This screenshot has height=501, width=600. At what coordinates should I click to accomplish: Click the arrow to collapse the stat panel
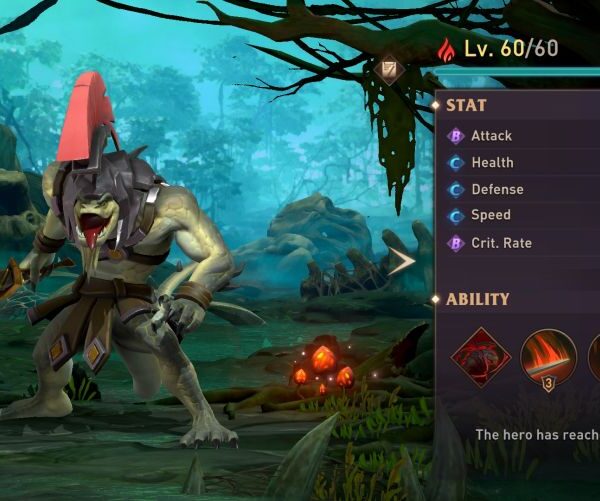401,262
